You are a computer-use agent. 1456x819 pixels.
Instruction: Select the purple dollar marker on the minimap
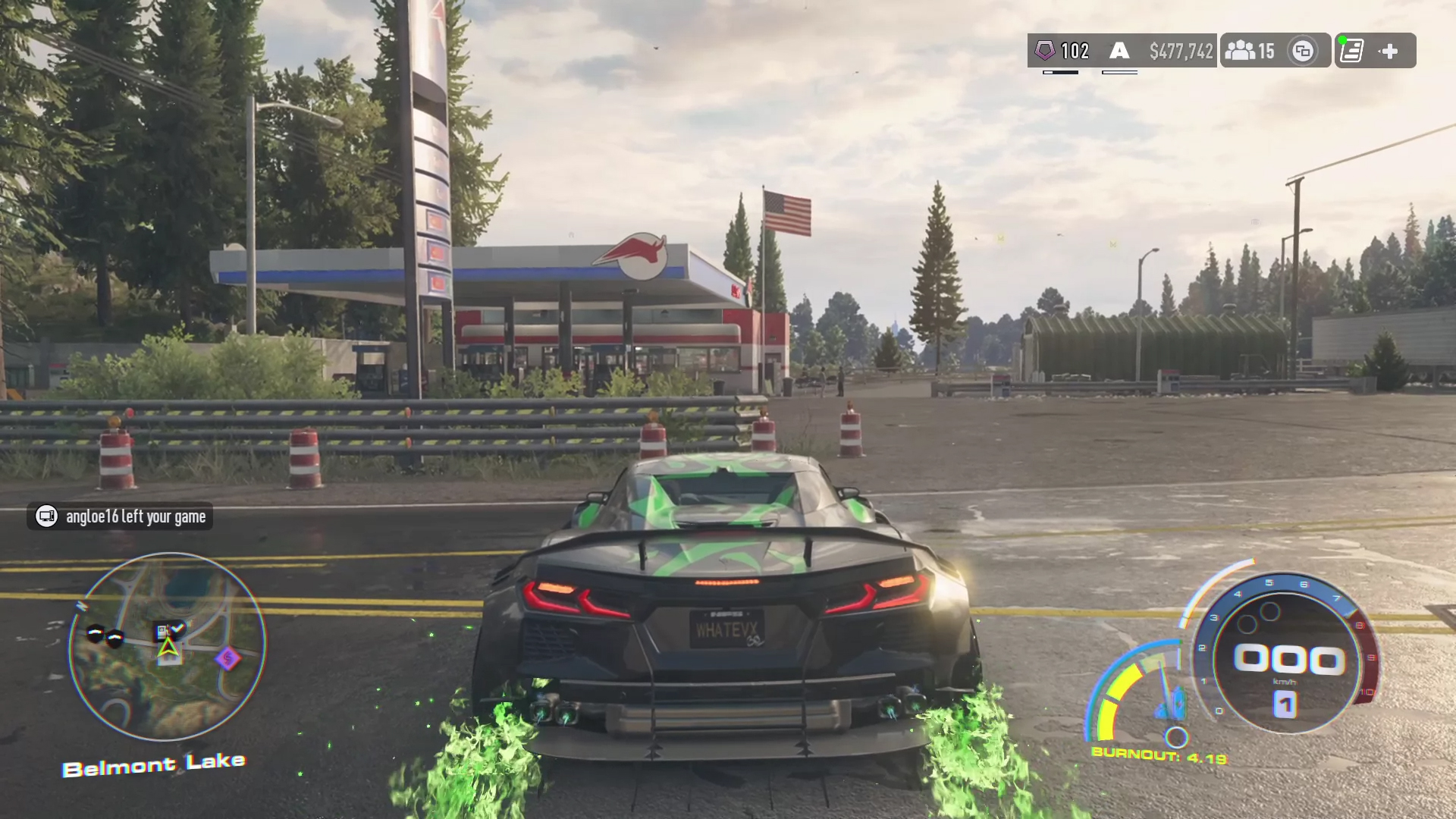point(227,658)
